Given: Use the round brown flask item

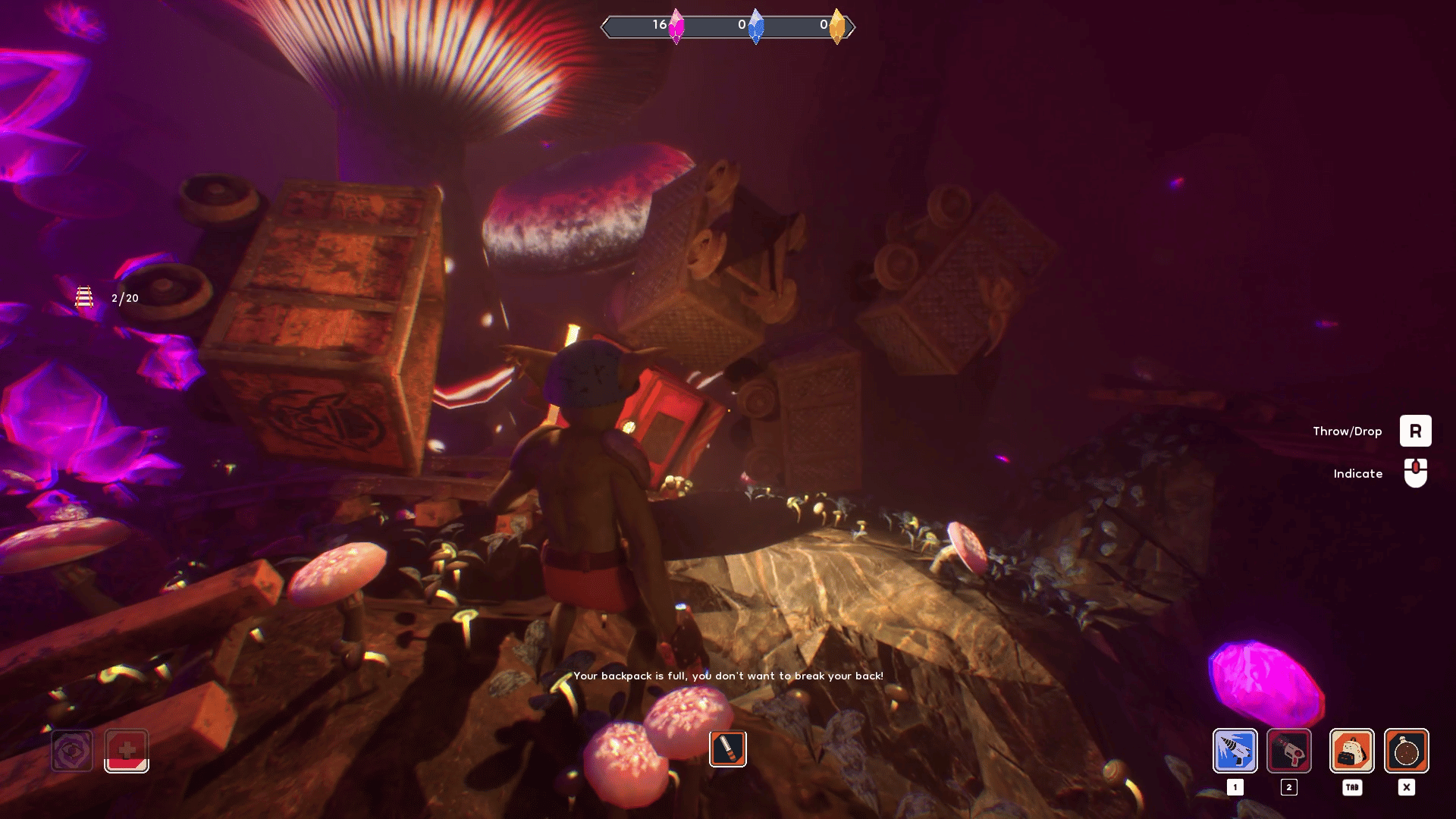Looking at the screenshot, I should point(1406,751).
